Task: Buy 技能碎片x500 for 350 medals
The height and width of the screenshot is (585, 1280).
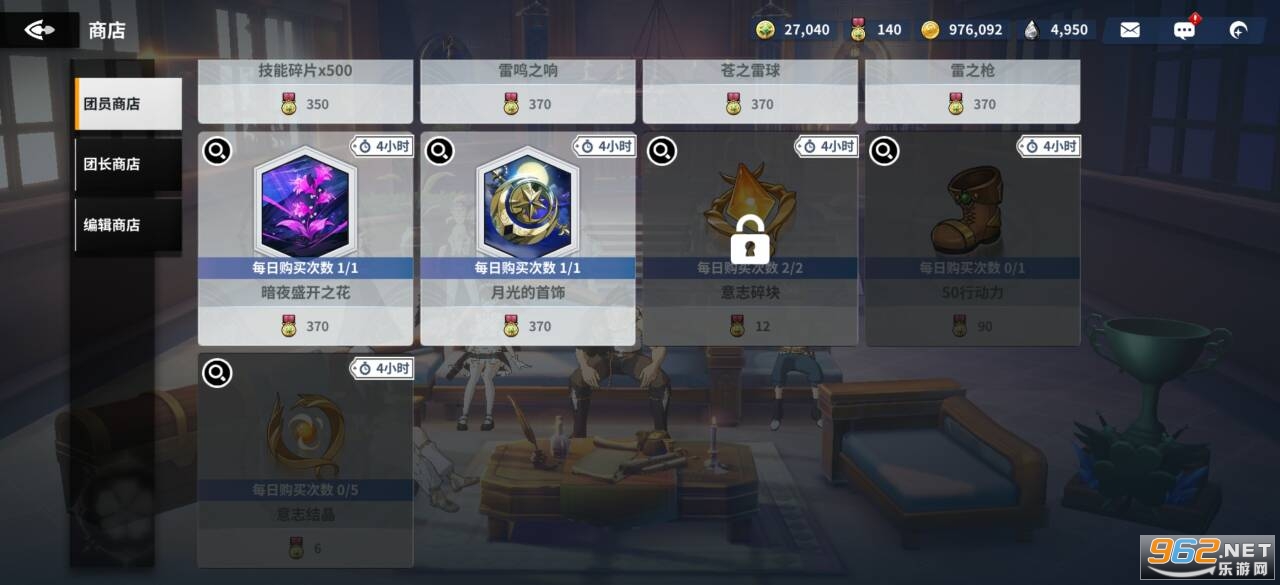Action: [305, 90]
